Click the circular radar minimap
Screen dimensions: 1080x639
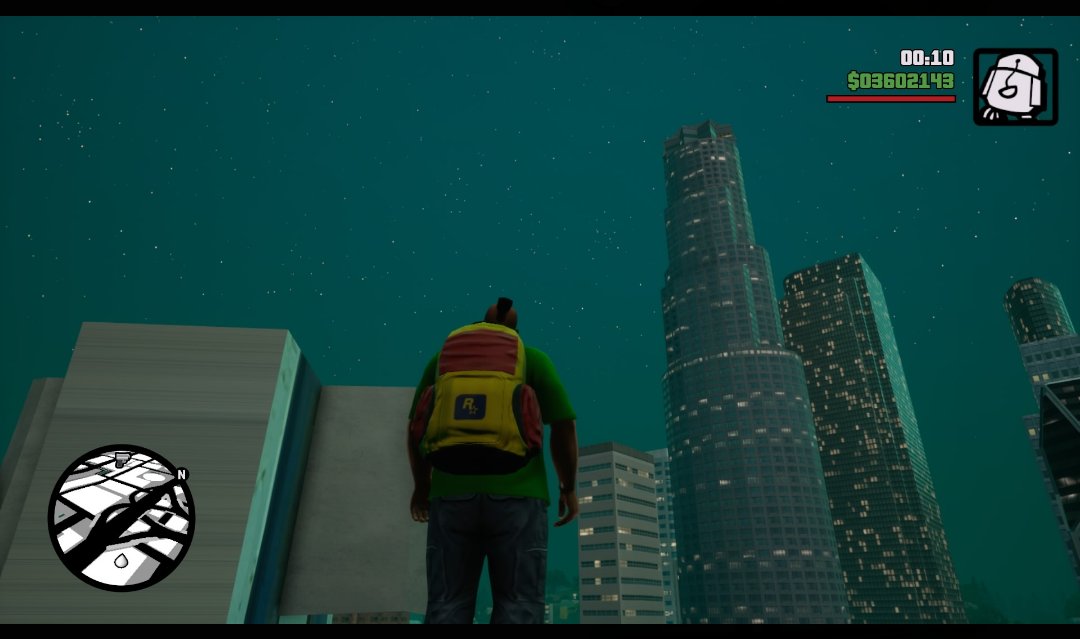121,517
